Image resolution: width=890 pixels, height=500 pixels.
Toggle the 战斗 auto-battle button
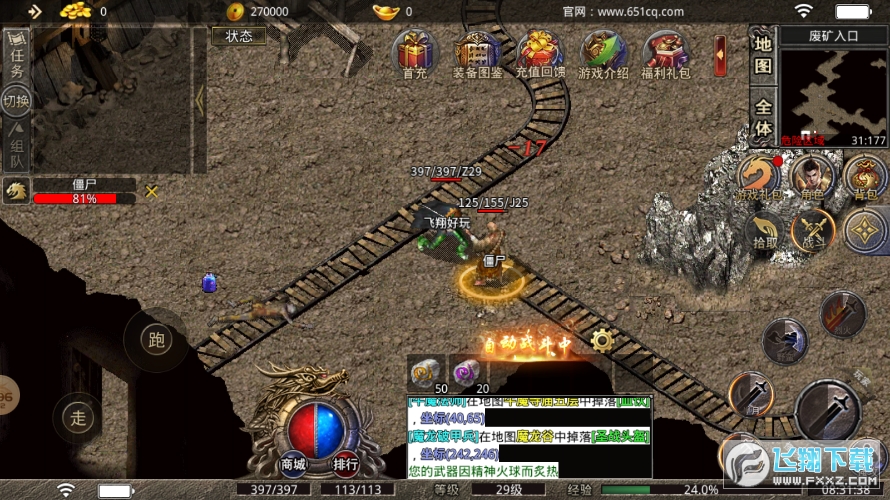815,230
